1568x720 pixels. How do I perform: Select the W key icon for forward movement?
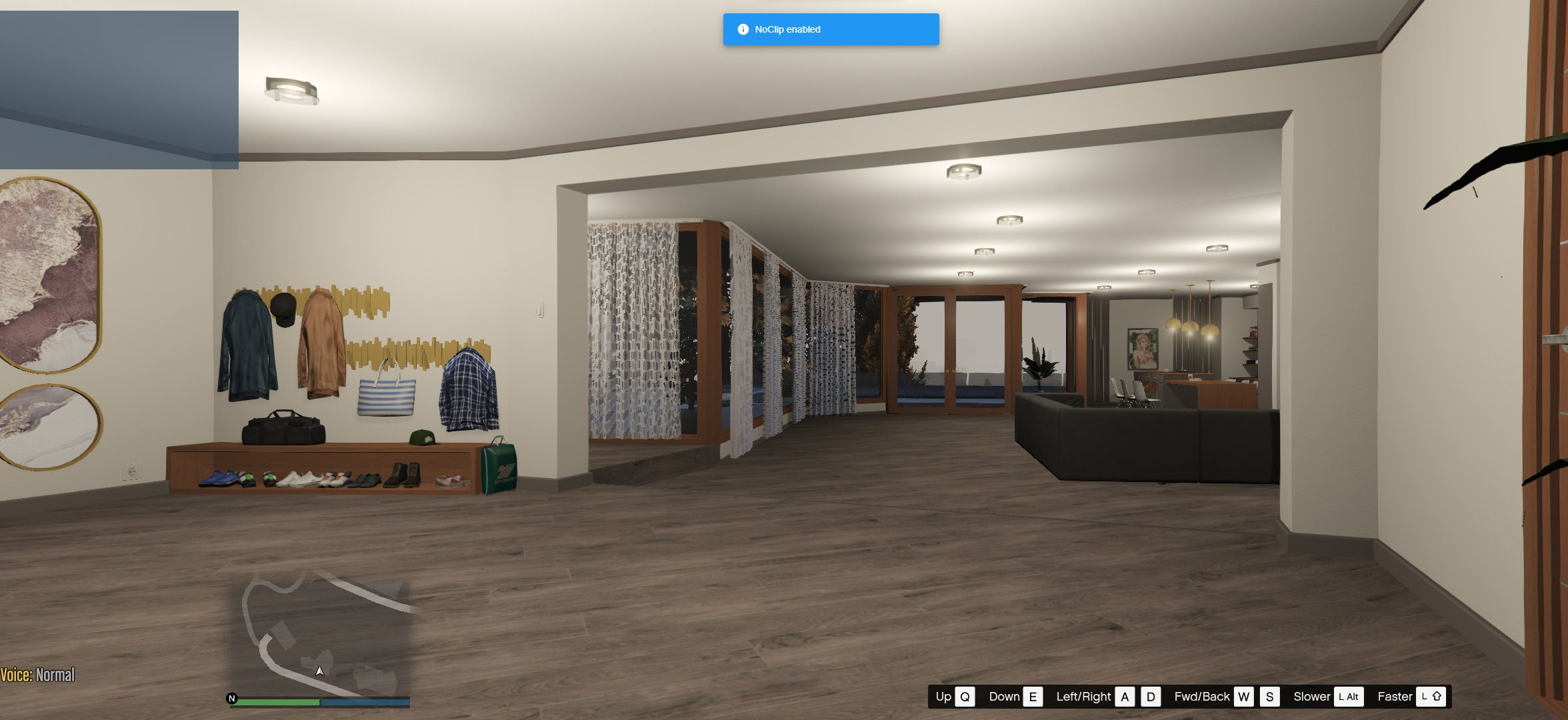tap(1244, 697)
